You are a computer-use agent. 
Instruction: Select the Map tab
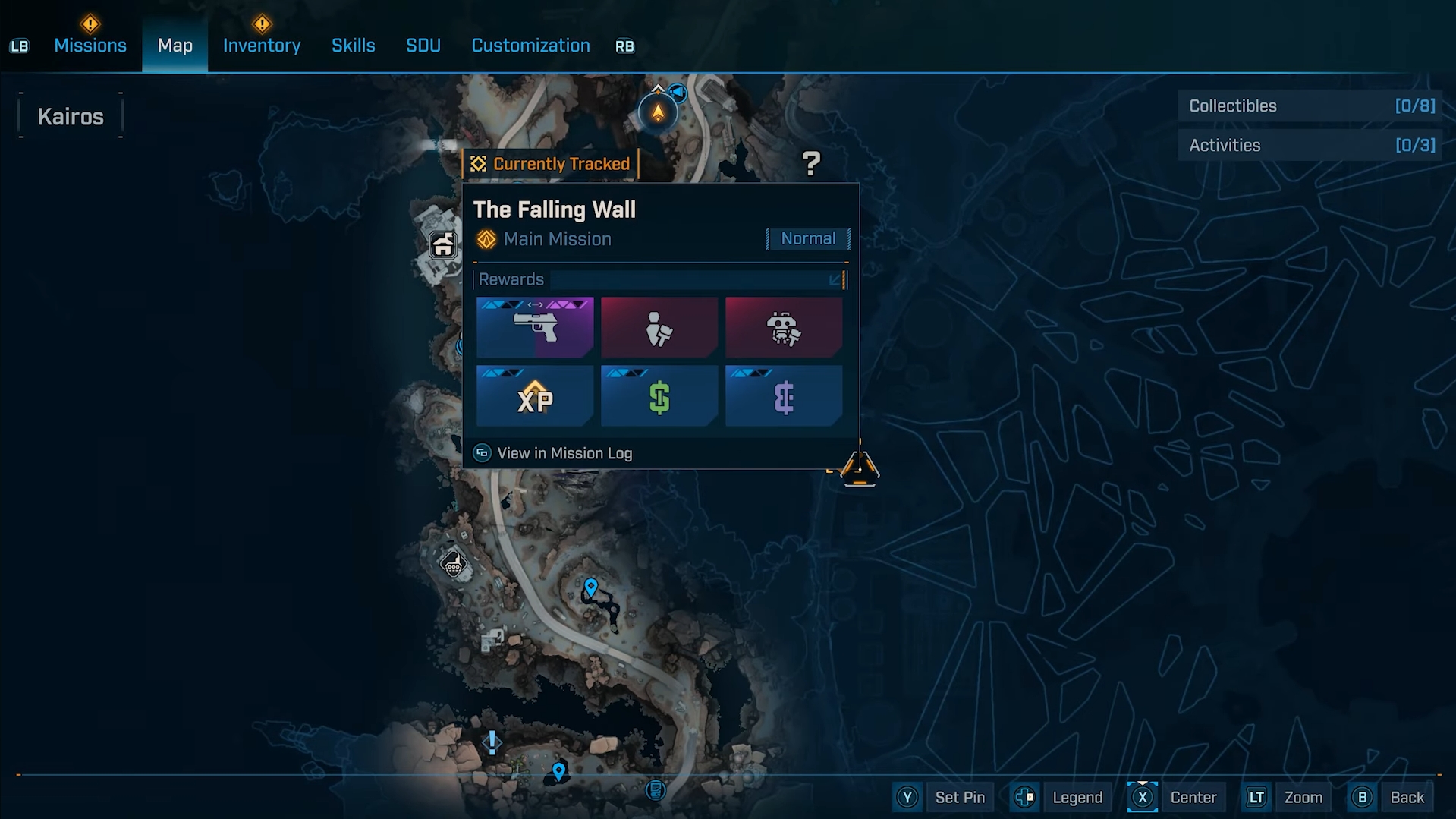pos(175,46)
